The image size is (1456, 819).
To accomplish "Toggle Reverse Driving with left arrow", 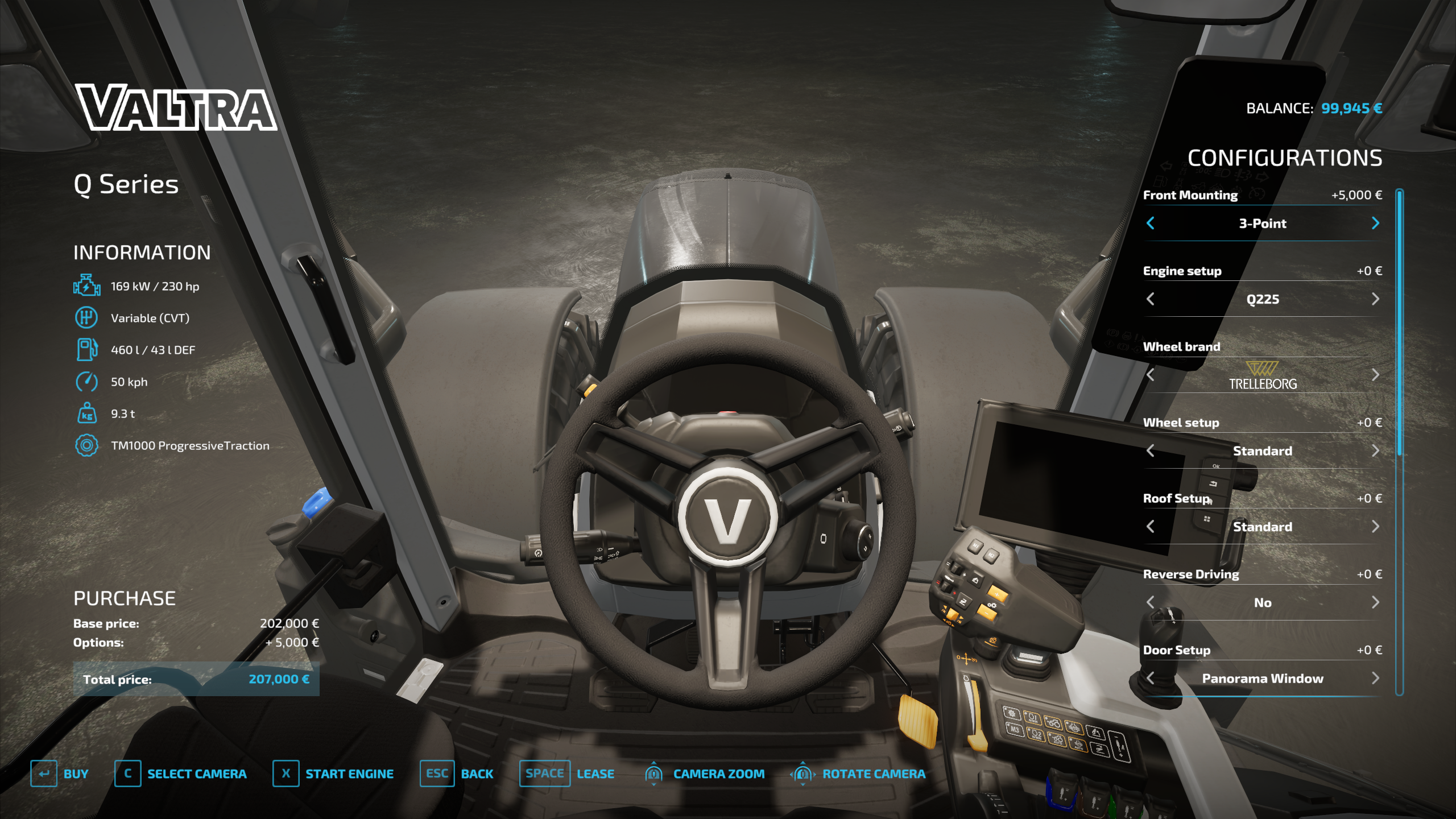I will click(x=1151, y=602).
